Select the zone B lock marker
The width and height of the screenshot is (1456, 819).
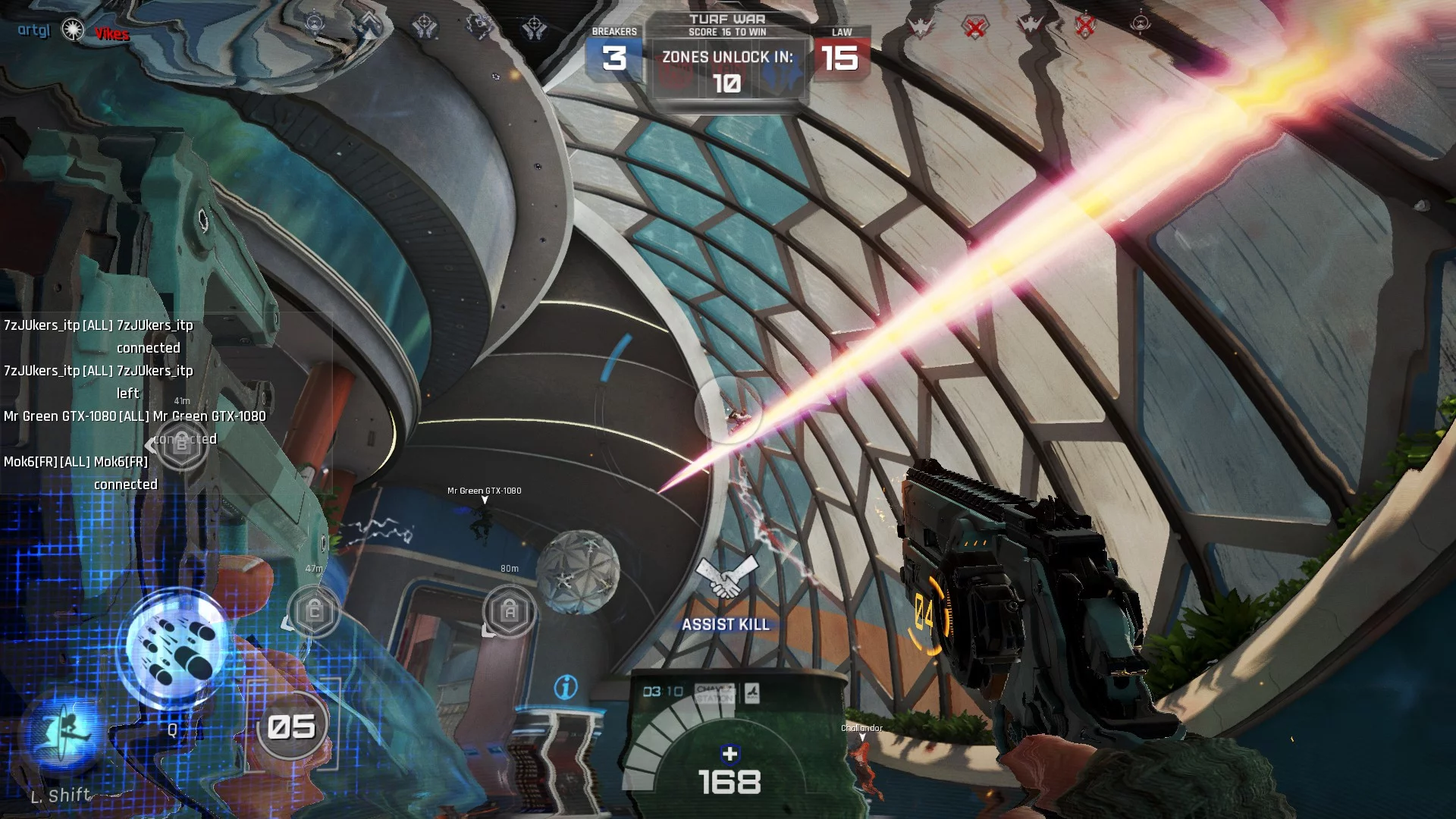click(x=181, y=444)
